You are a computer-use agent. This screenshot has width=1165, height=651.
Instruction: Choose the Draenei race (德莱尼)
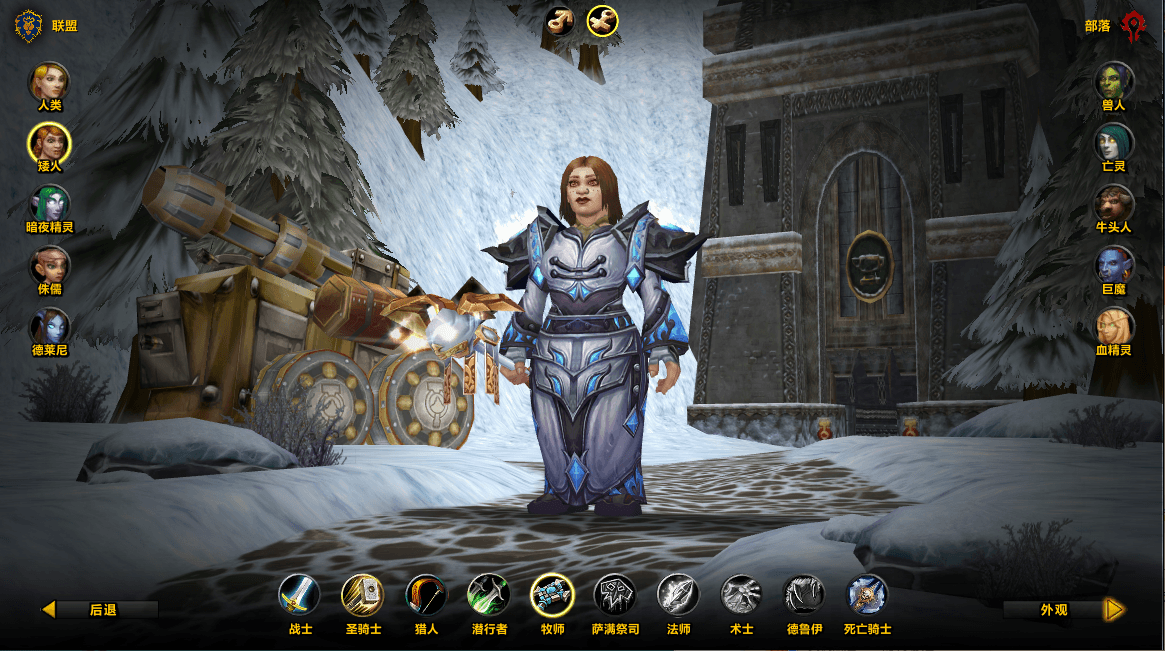point(49,327)
